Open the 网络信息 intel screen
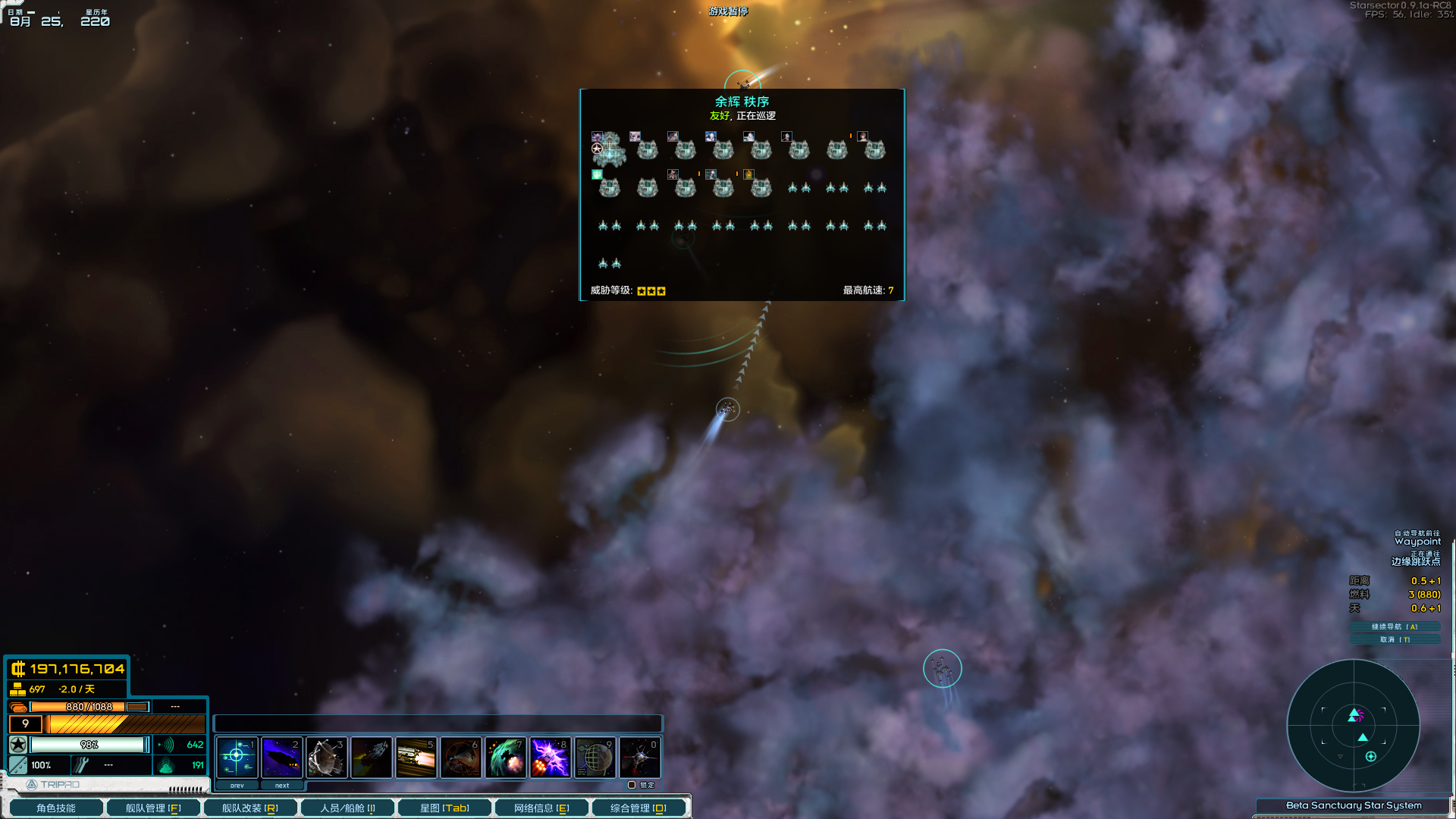This screenshot has width=1456, height=819. pos(541,807)
